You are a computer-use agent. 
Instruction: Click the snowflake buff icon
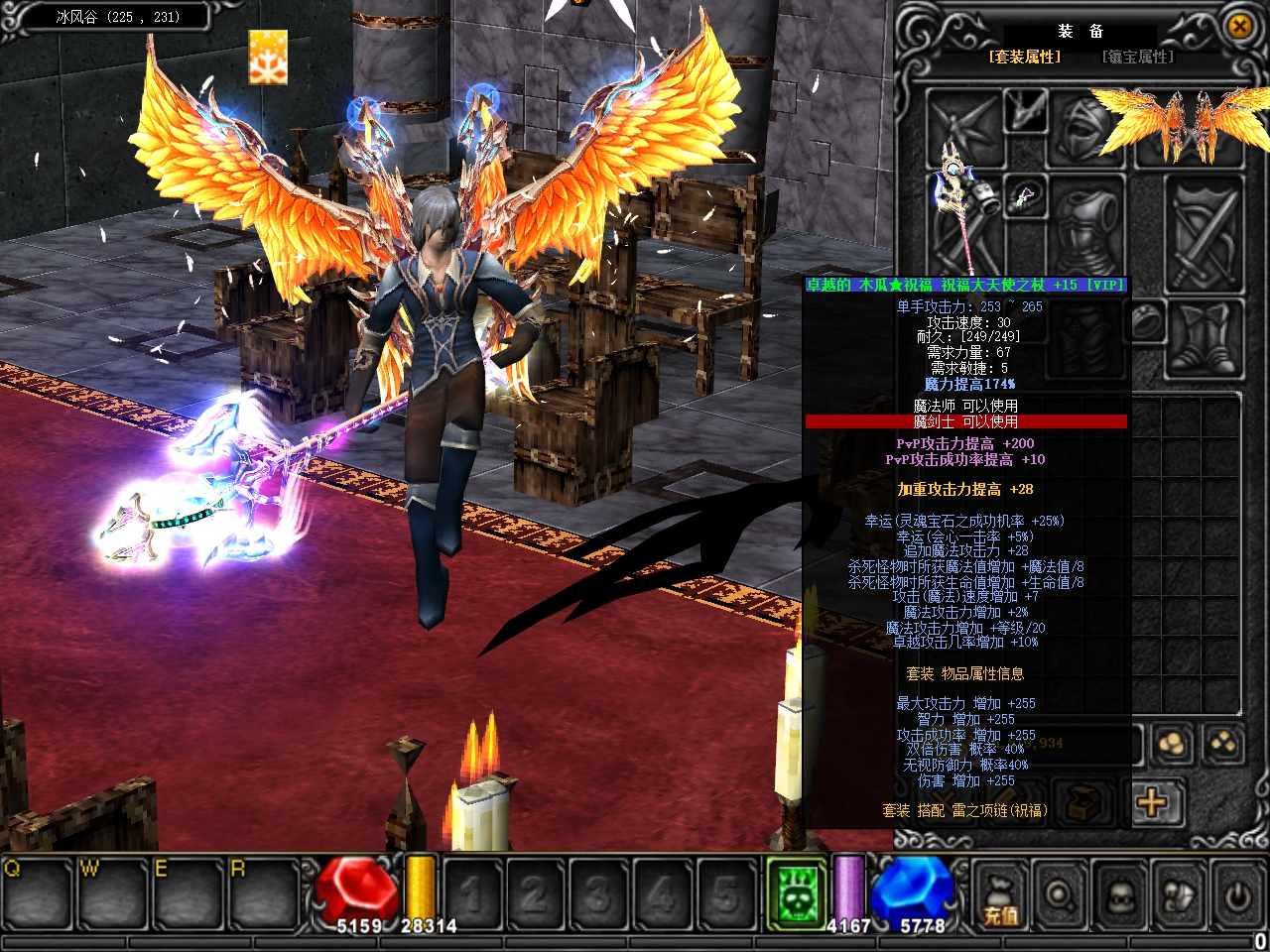[x=268, y=57]
